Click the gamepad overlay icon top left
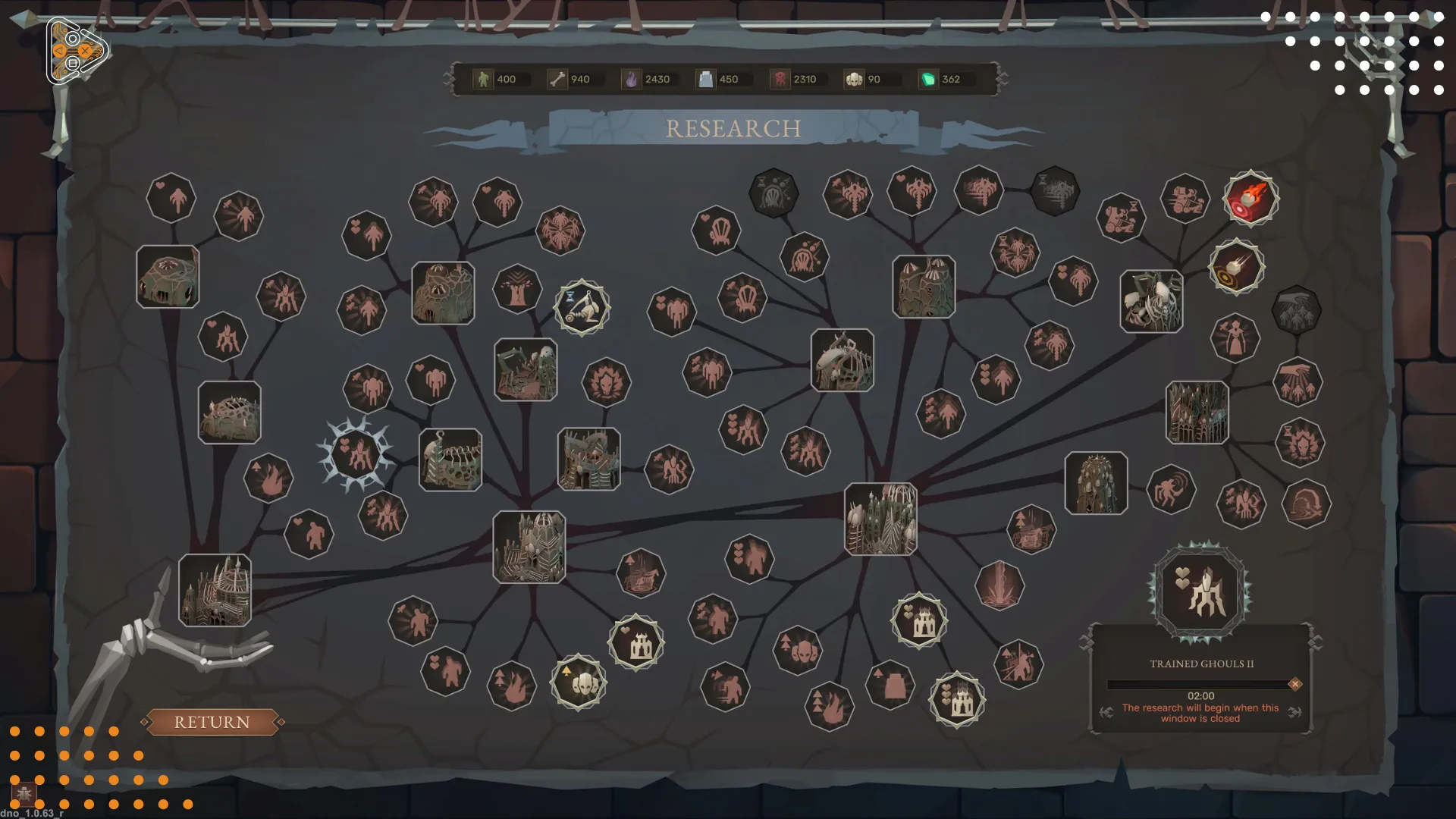Screen dimensions: 1456x819 [x=75, y=50]
